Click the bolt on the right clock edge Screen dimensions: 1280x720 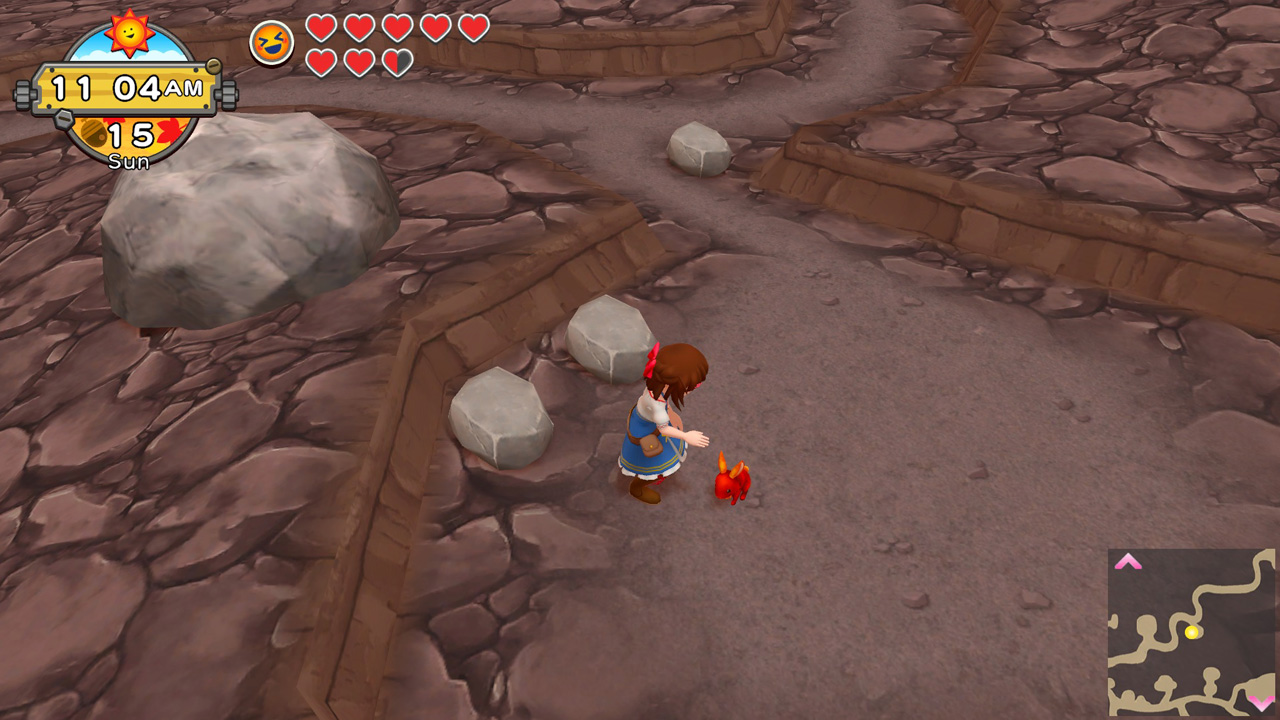coord(229,94)
